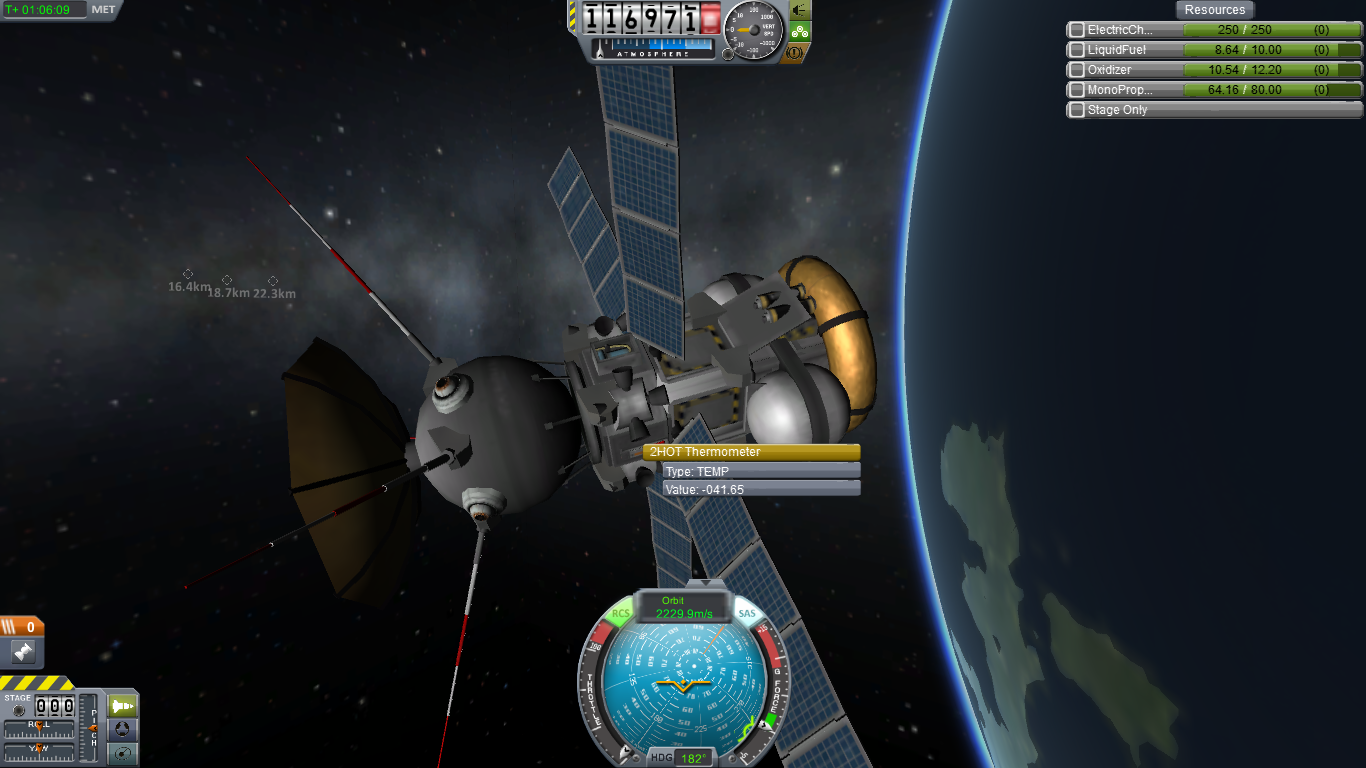This screenshot has width=1366, height=768.
Task: Toggle the landing gear button
Action: tap(800, 31)
